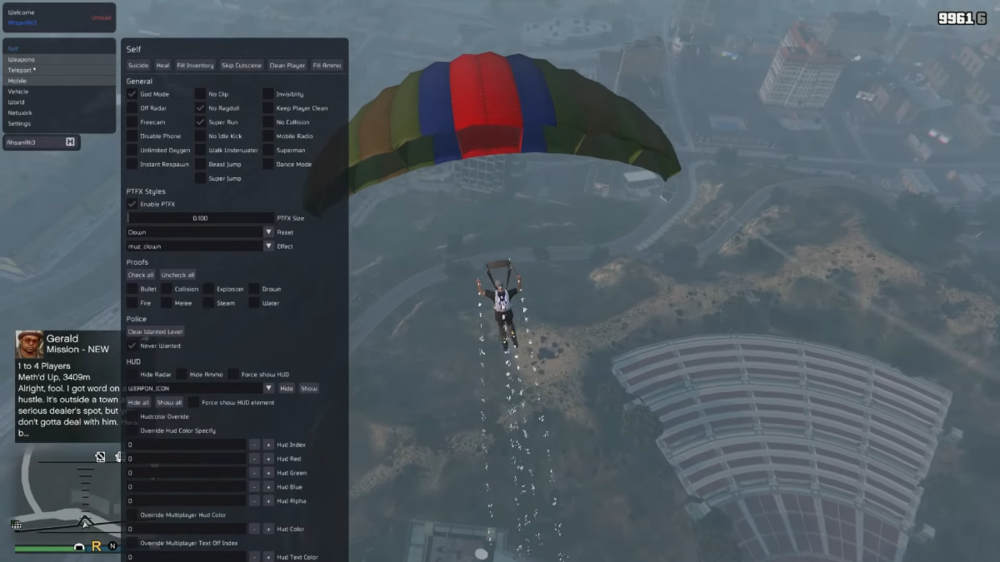Enable the Invisibility checkbox
The width and height of the screenshot is (1000, 562).
coord(268,94)
